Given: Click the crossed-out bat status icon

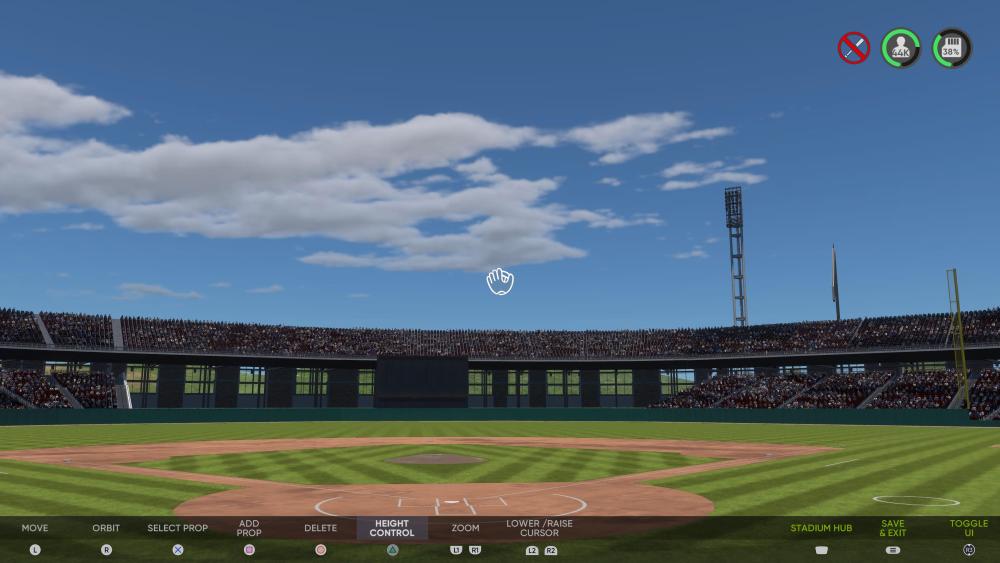Looking at the screenshot, I should point(853,48).
